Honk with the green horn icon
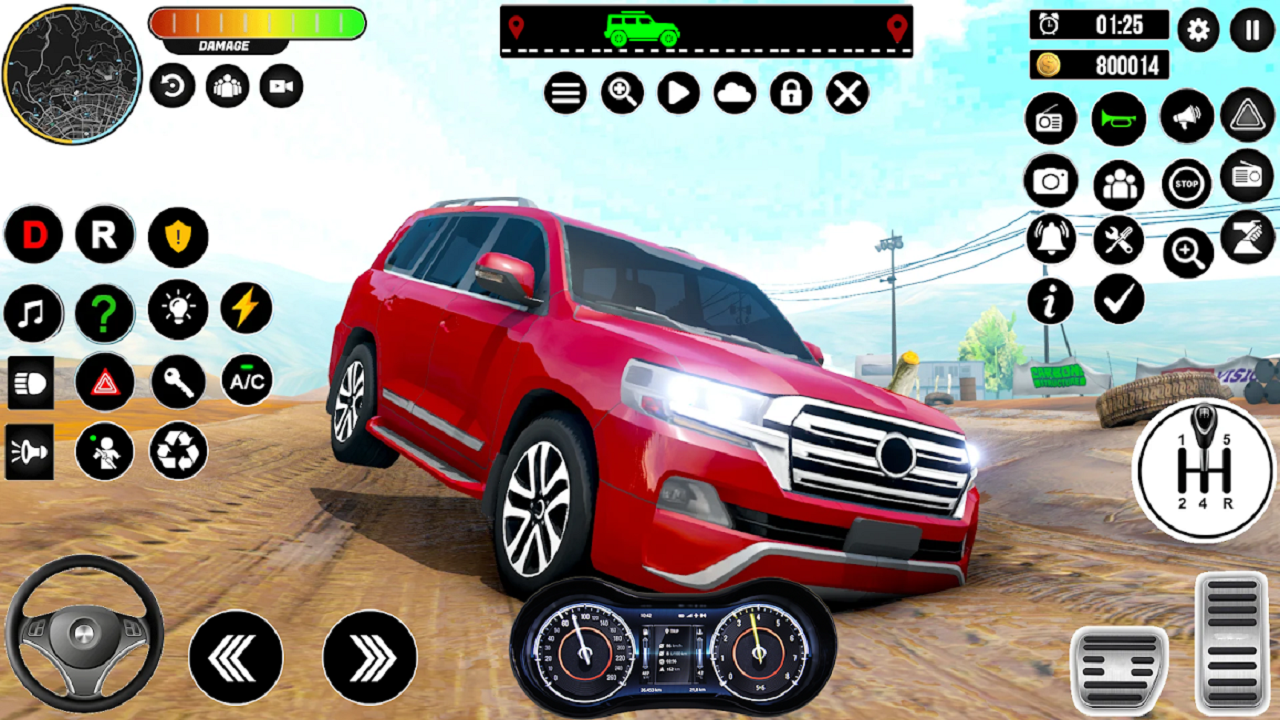 pos(1117,118)
